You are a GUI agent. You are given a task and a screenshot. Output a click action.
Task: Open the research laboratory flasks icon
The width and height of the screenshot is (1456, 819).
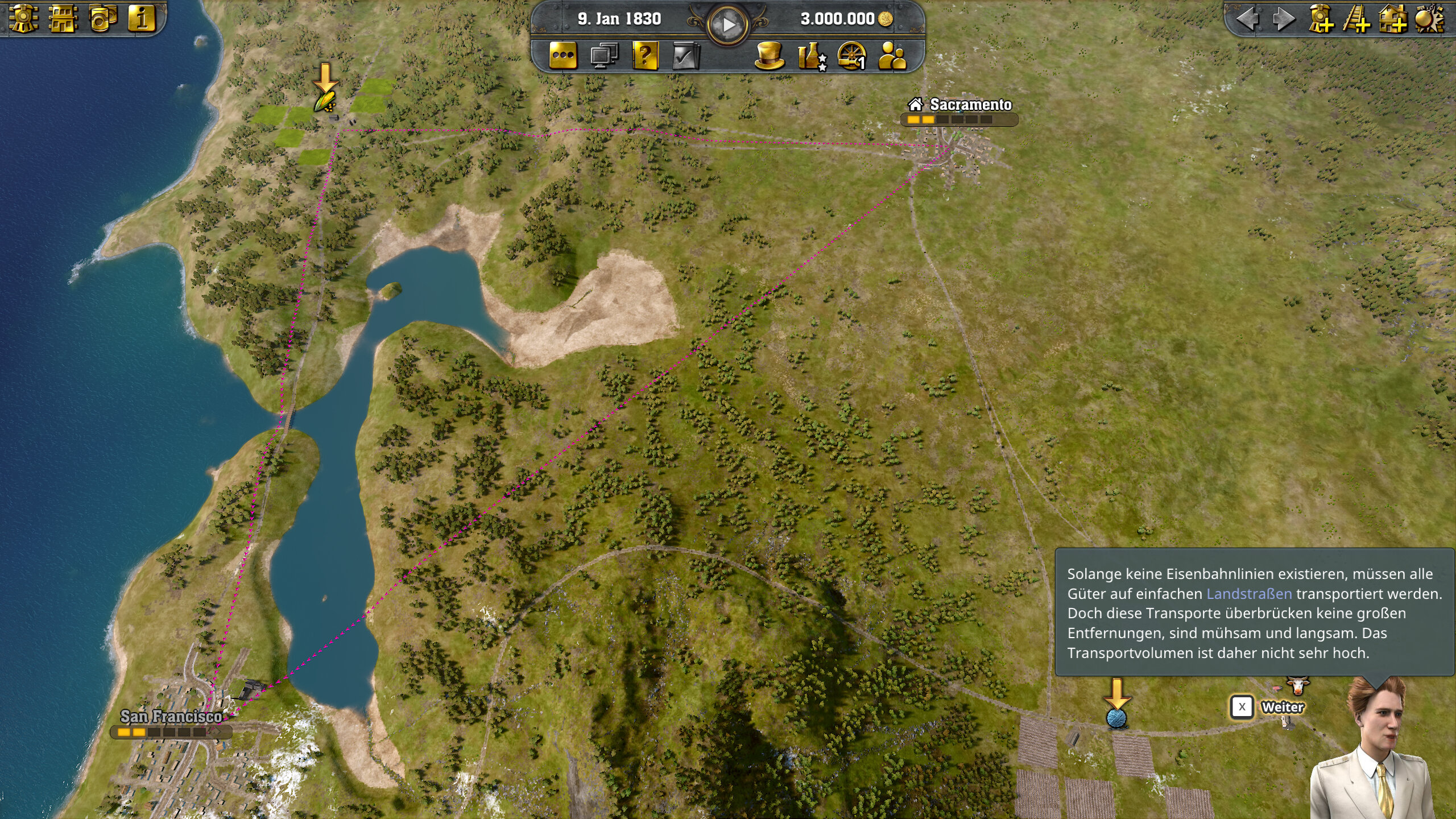[x=811, y=56]
